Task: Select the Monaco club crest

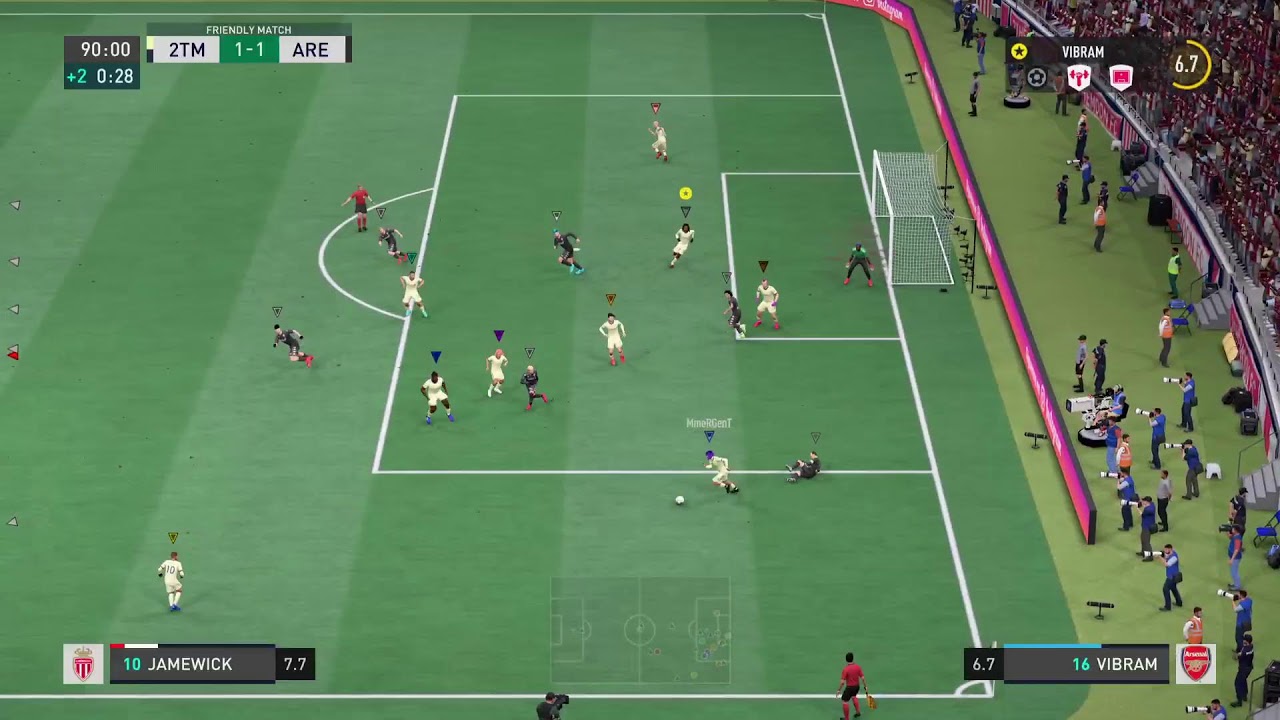Action: pos(84,664)
